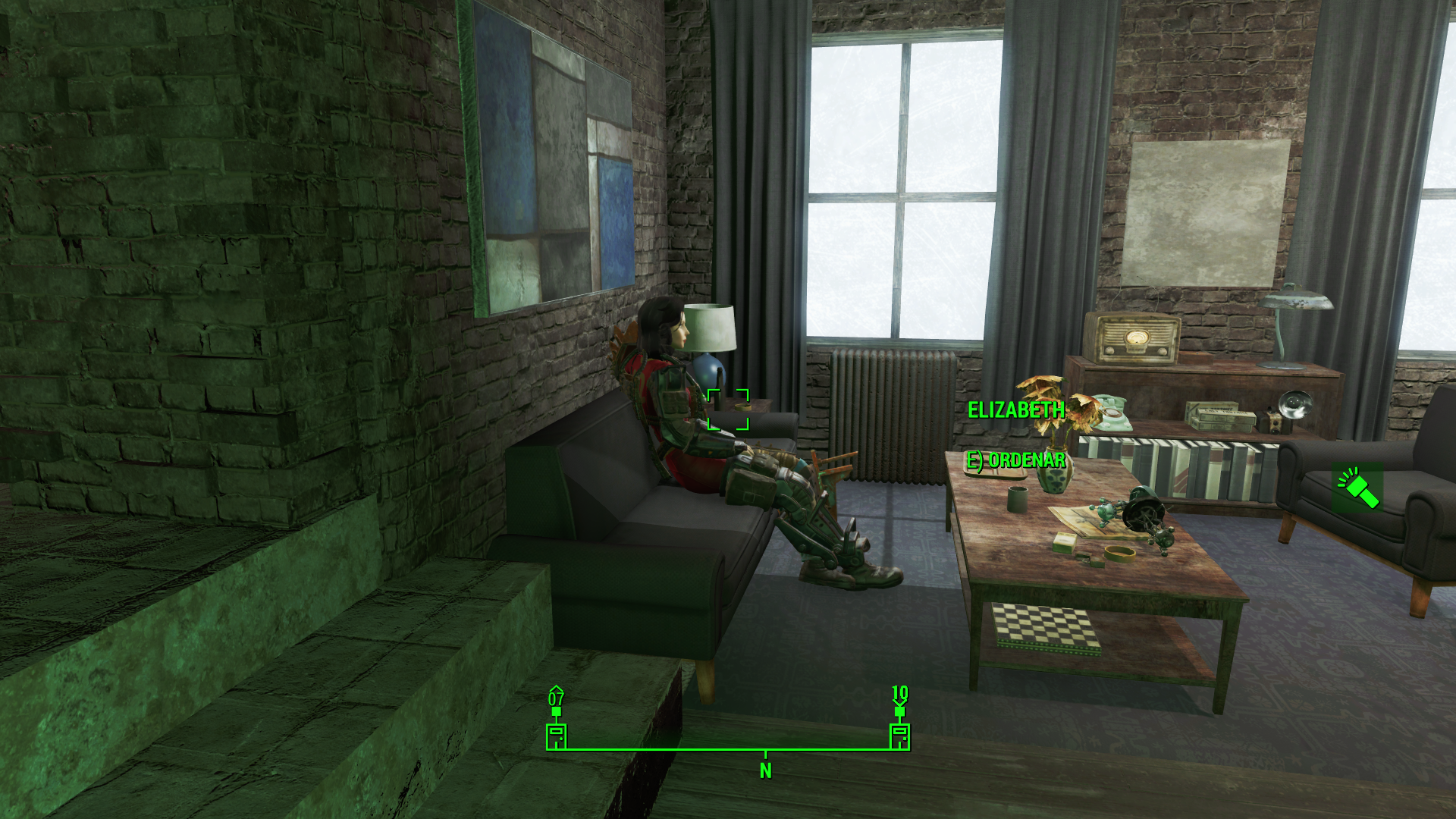The width and height of the screenshot is (1456, 819).
Task: Click the green flashlight icon
Action: pyautogui.click(x=1357, y=488)
